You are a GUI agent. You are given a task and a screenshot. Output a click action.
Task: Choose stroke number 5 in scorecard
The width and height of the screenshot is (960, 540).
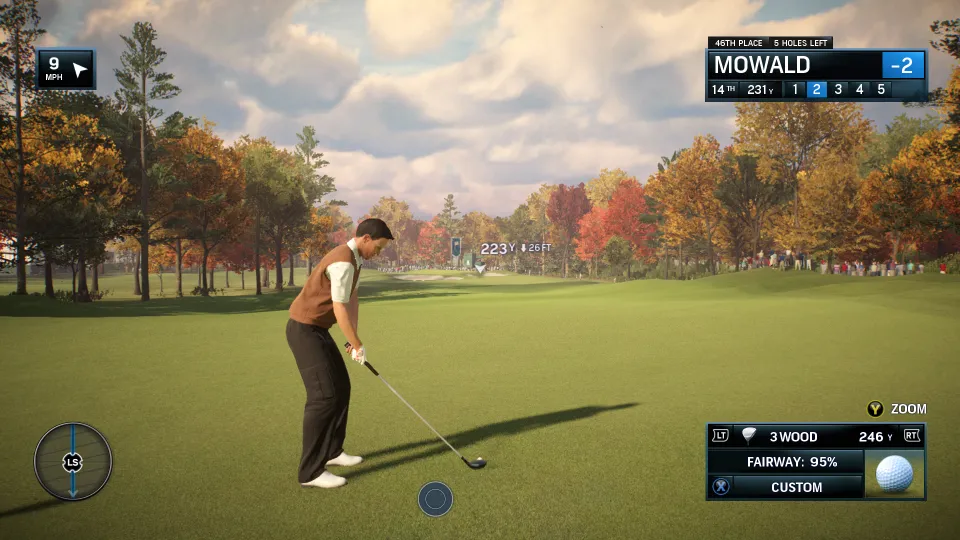881,89
